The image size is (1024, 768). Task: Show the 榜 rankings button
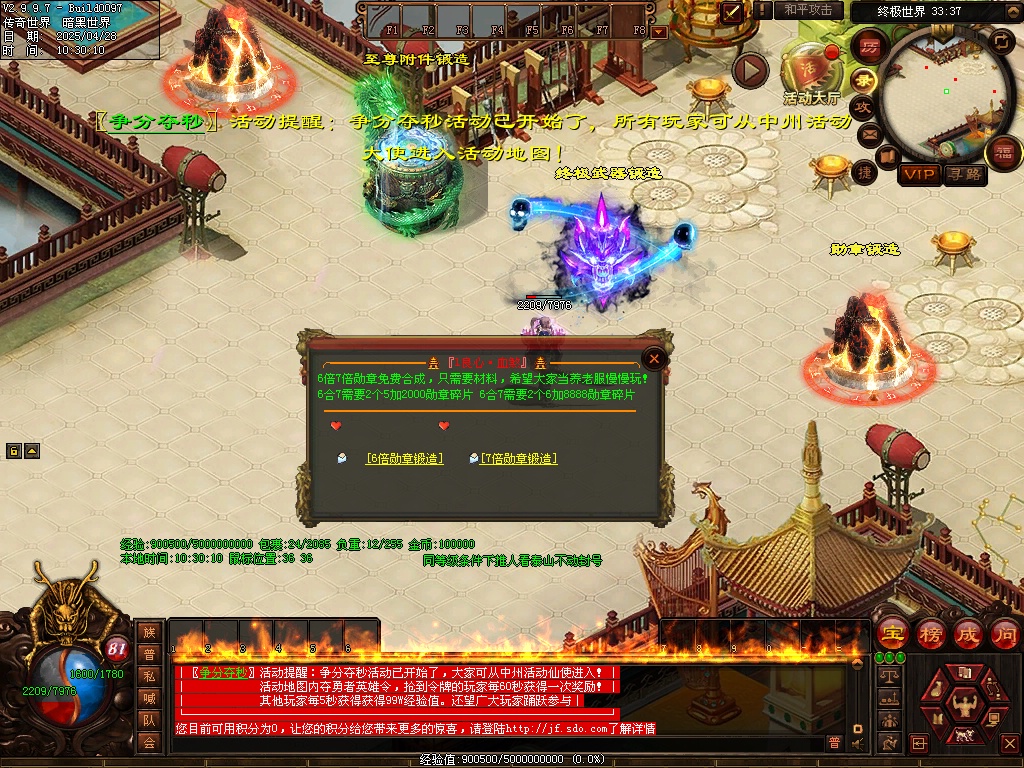coord(931,633)
